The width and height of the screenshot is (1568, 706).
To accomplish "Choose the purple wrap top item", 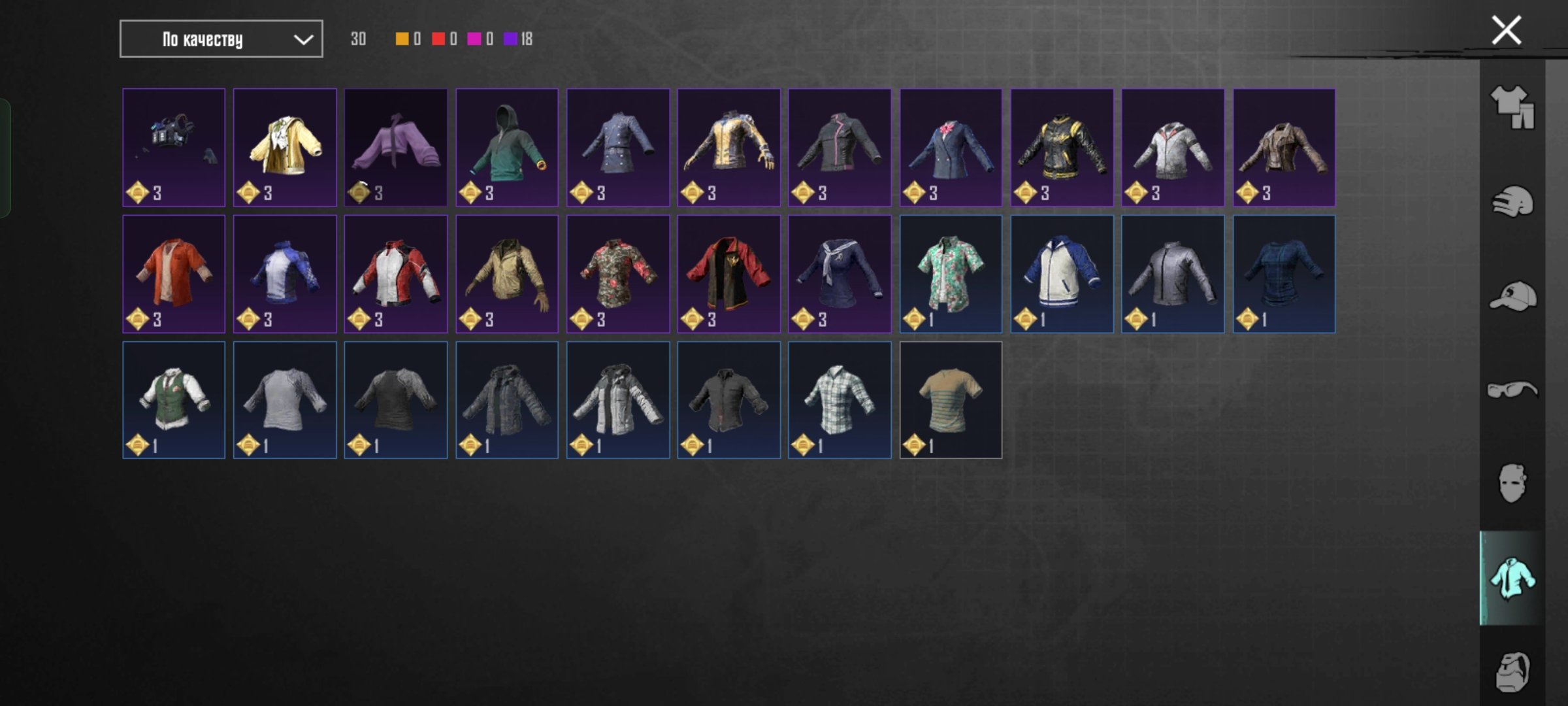I will click(396, 147).
